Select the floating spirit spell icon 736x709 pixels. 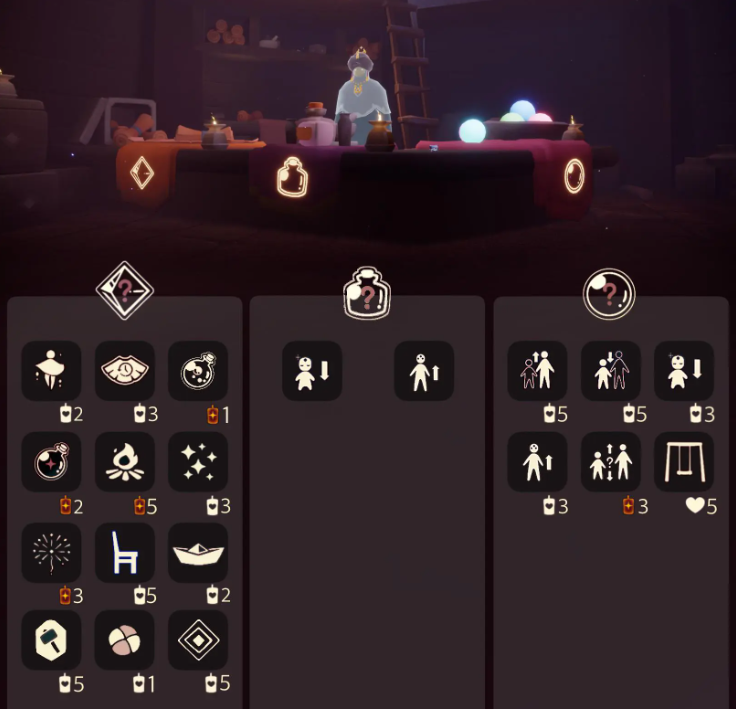point(52,371)
